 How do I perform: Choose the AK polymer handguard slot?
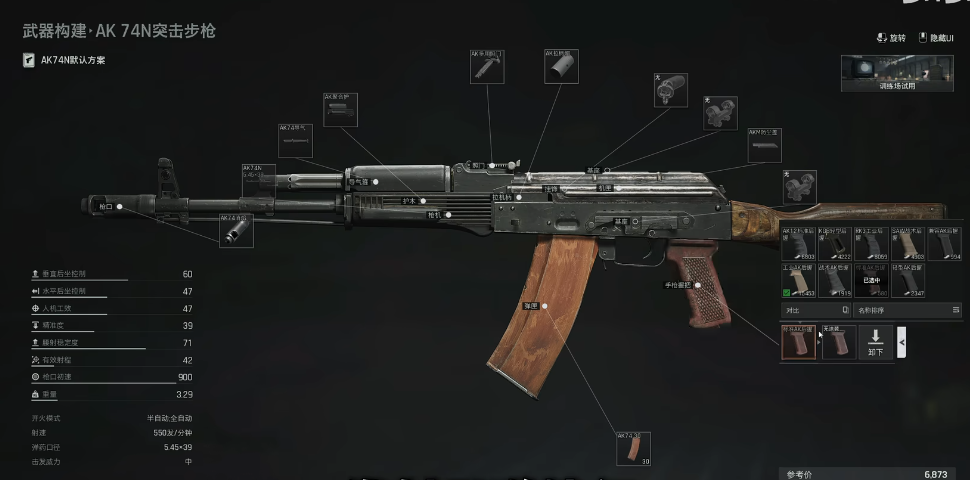point(340,110)
